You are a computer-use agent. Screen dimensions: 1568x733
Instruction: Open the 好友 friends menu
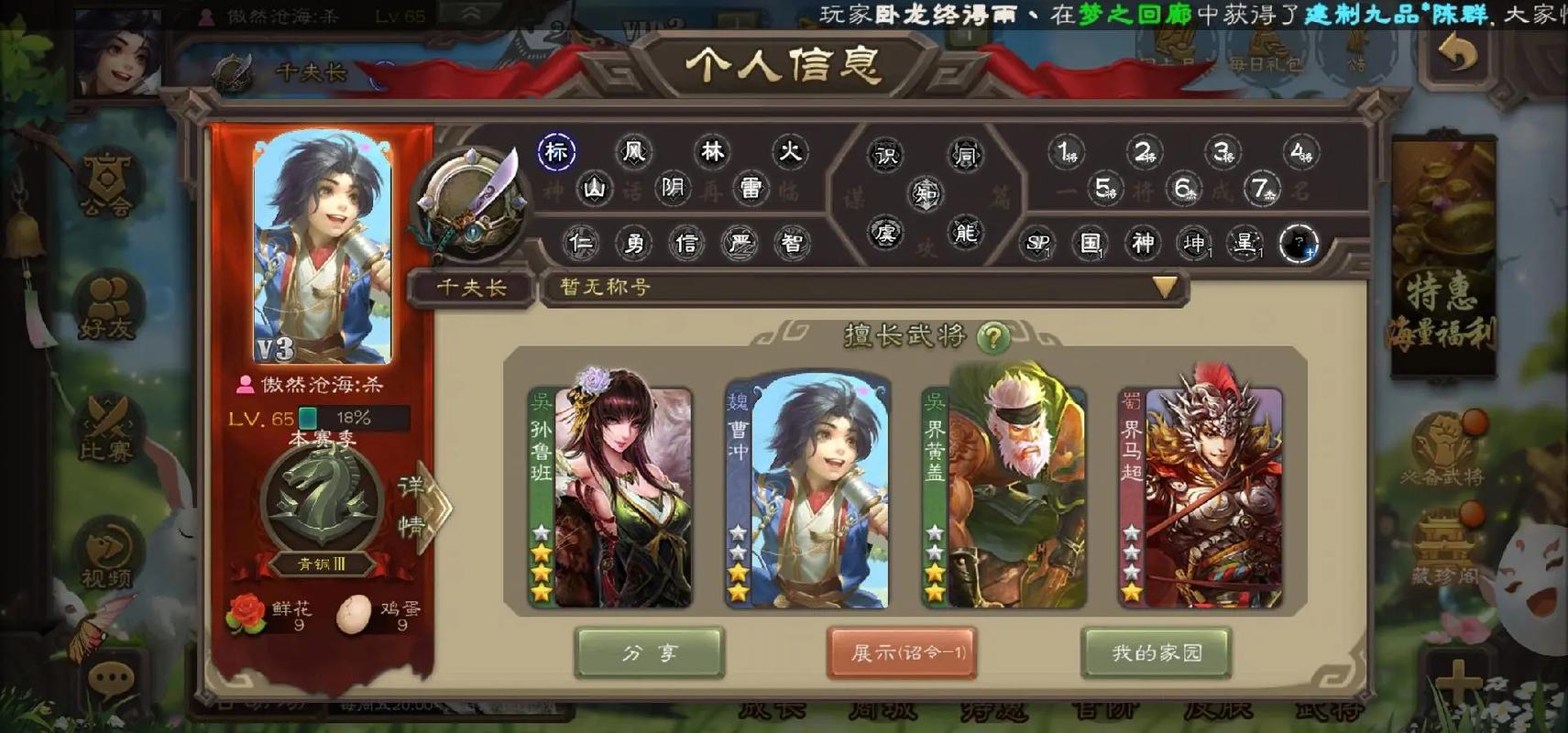click(107, 307)
